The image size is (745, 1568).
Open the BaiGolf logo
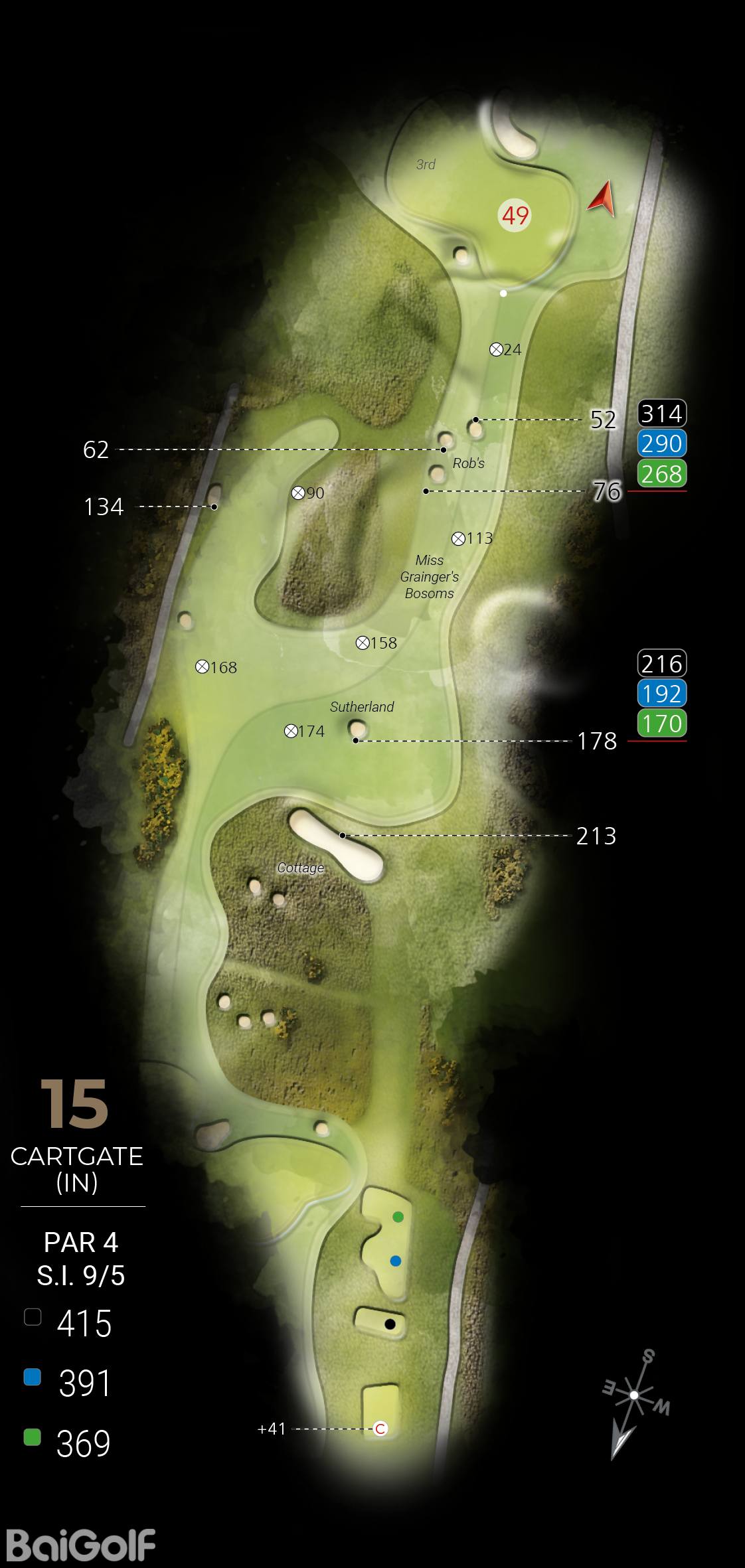pos(81,1544)
